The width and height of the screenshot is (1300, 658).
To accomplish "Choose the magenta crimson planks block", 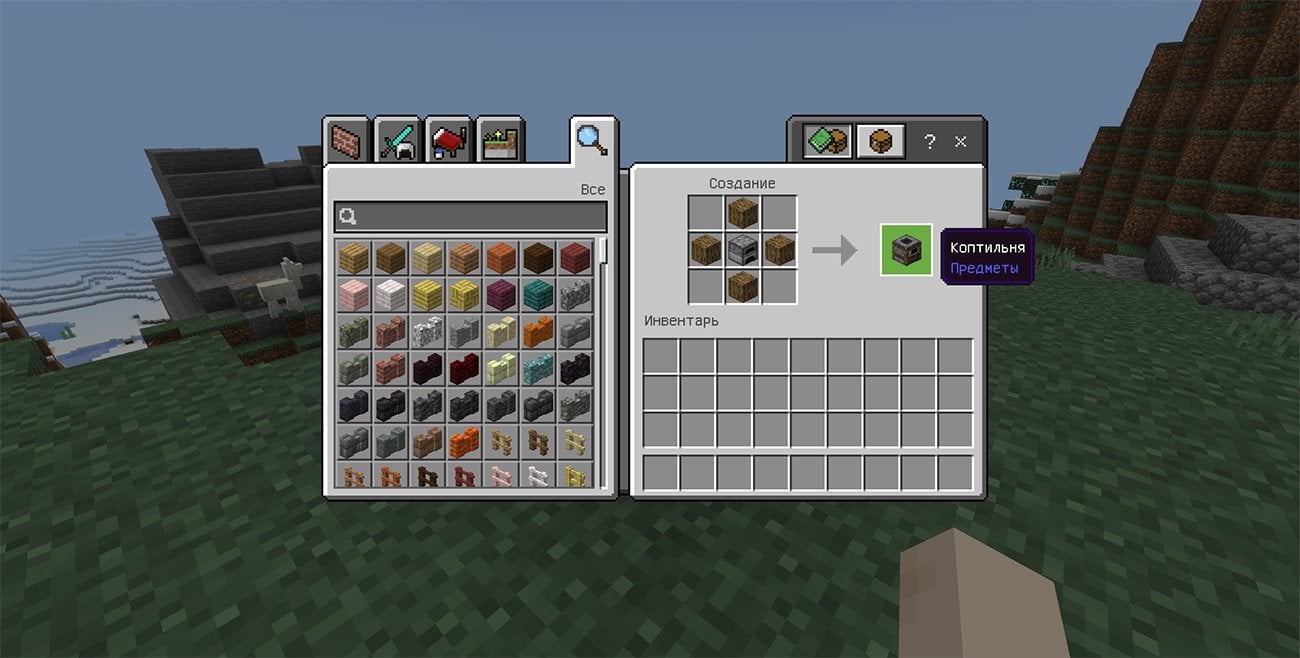I will pos(501,295).
